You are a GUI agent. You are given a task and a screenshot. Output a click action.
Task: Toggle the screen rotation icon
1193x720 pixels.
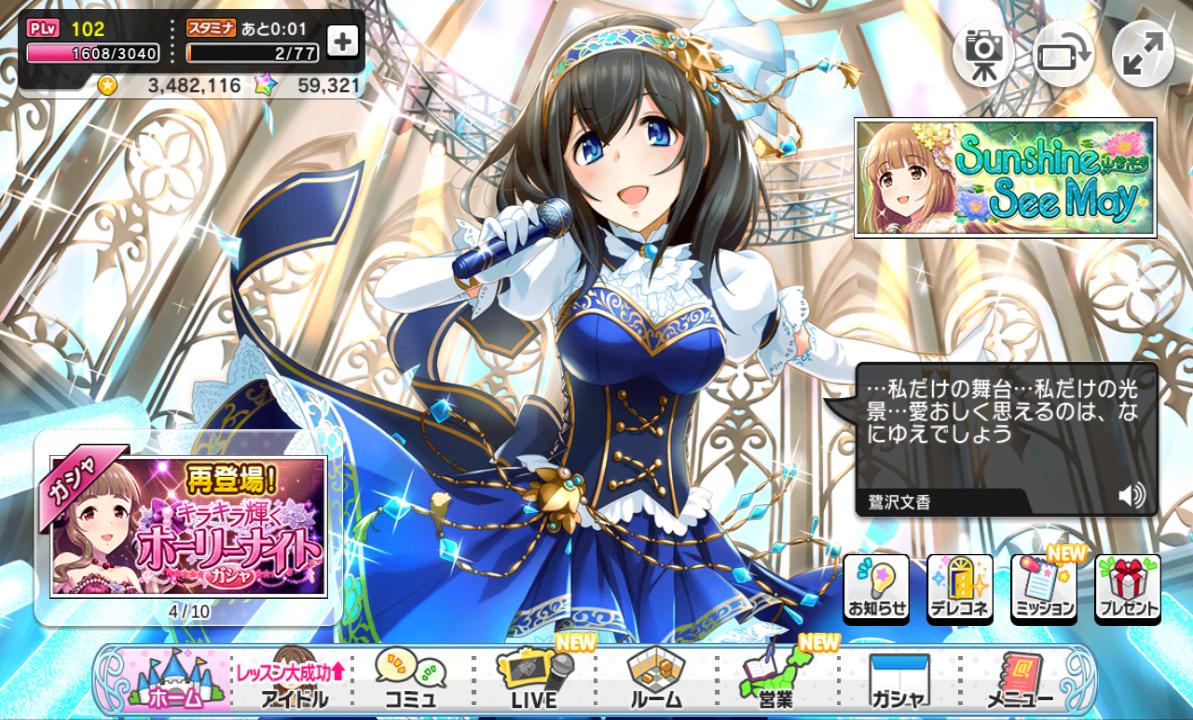point(1063,54)
